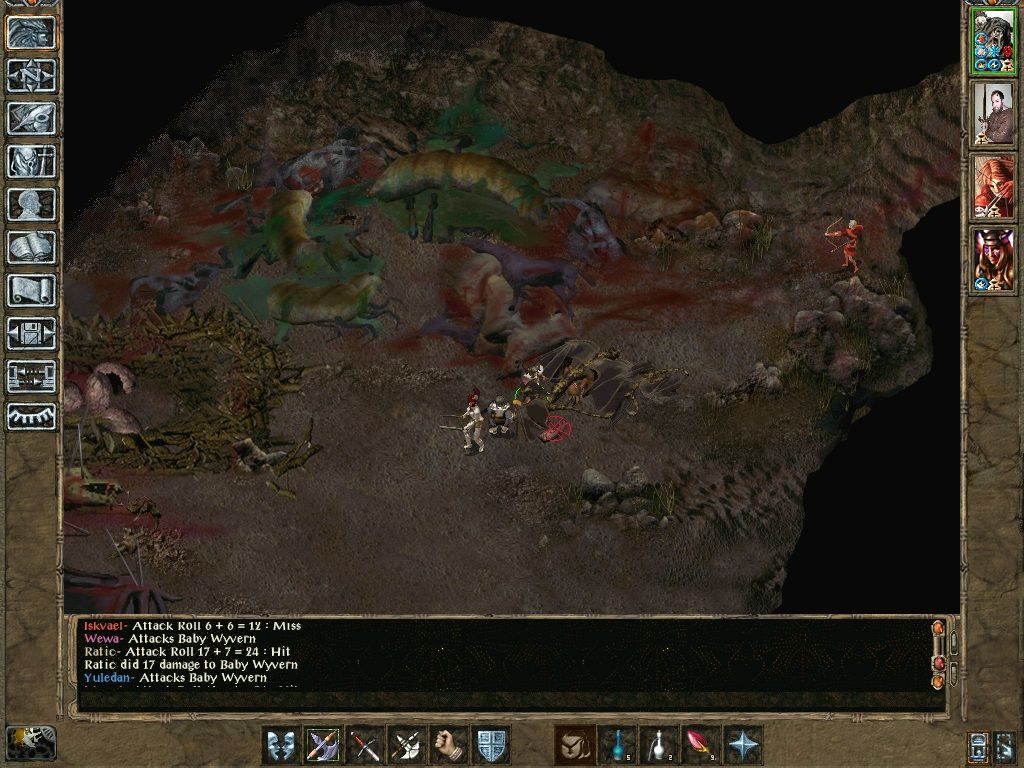The height and width of the screenshot is (768, 1024).
Task: Choose the red-hilted sword weapon slot
Action: (366, 745)
